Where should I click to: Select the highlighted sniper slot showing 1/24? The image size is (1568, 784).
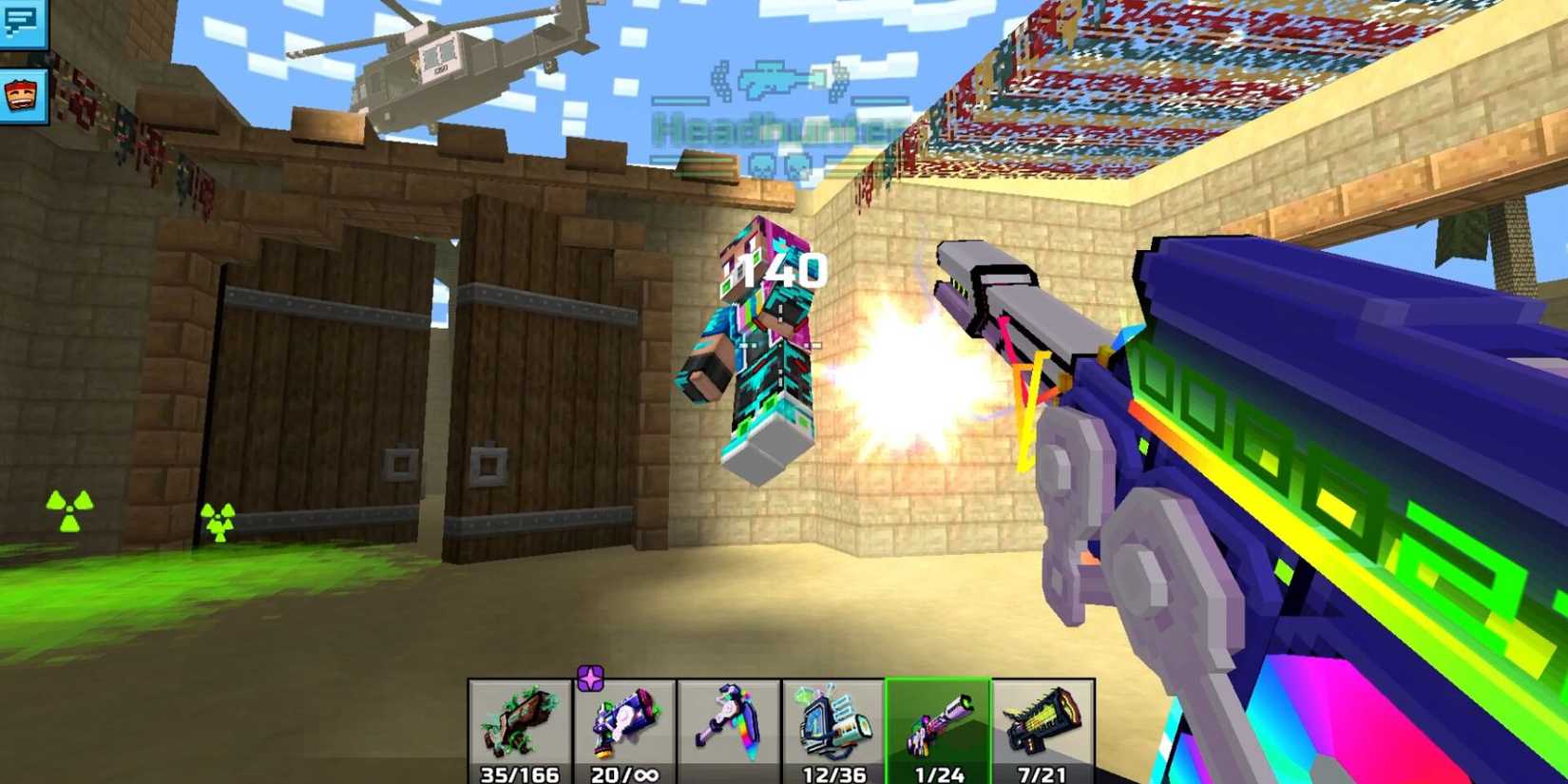(941, 727)
